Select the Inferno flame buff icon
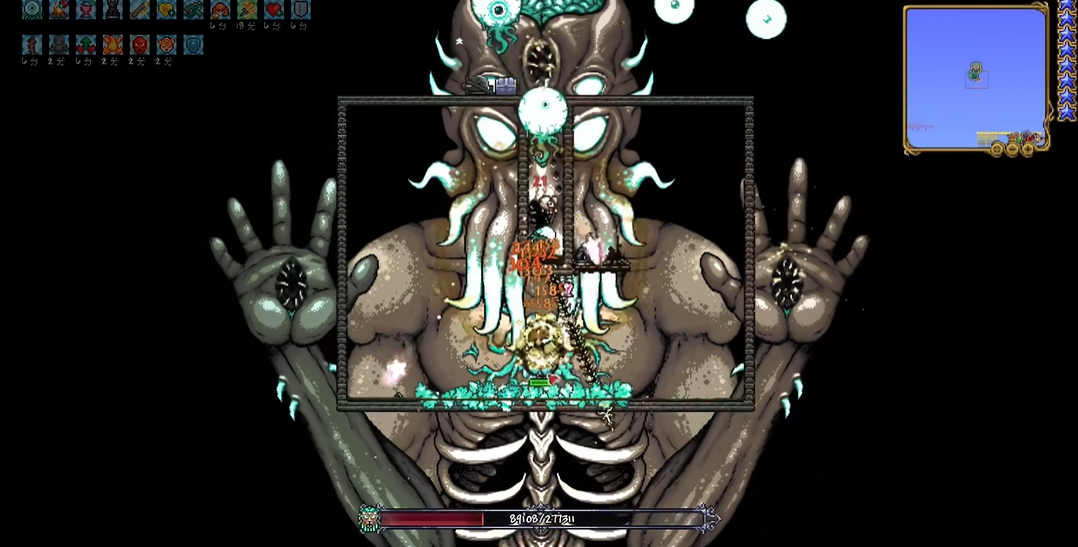 point(113,45)
